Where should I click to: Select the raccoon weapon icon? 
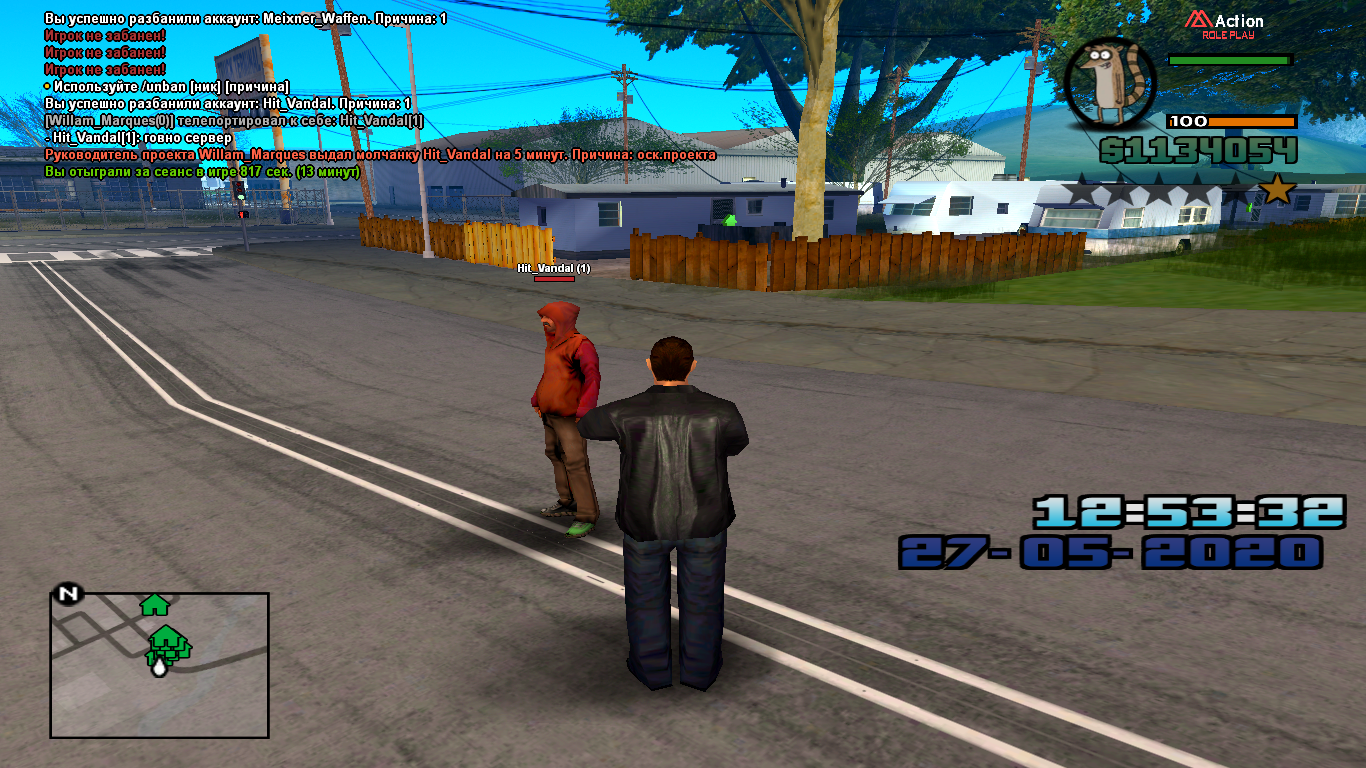[1110, 85]
